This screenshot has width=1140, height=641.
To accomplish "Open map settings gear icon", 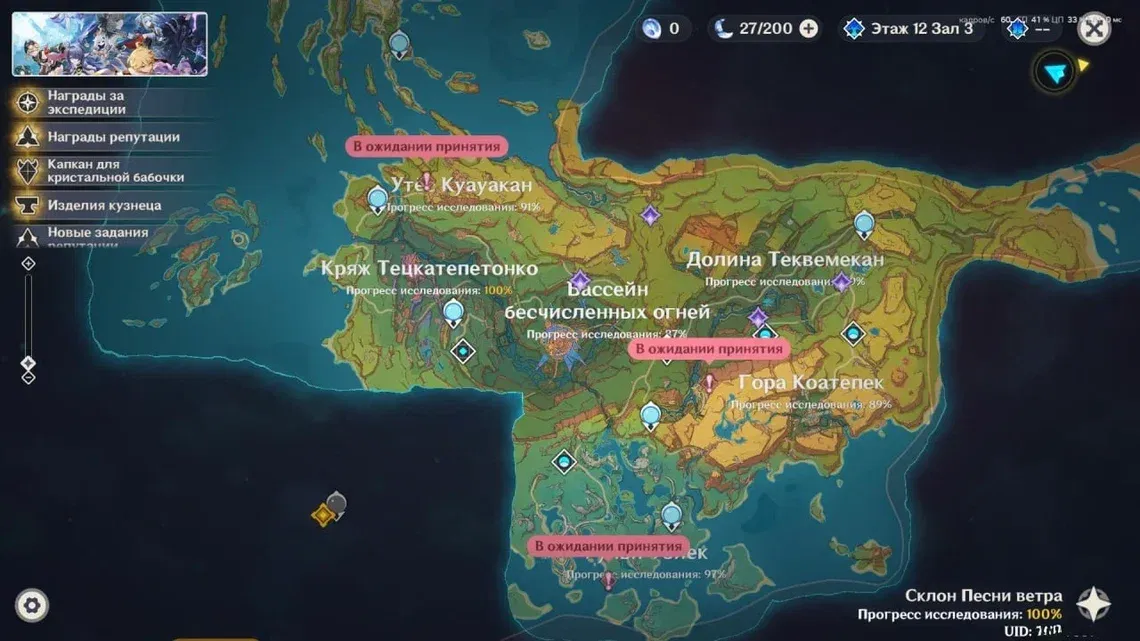I will 32,605.
